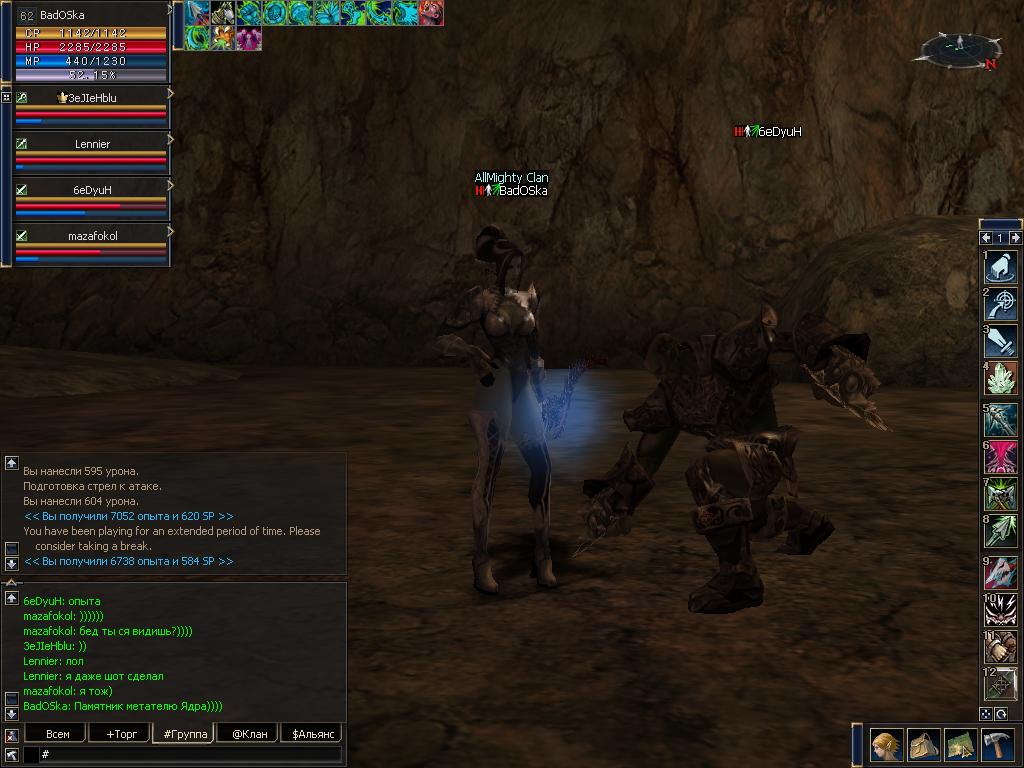Use the sword attack action in slot 3
This screenshot has width=1024, height=768.
click(x=1002, y=342)
